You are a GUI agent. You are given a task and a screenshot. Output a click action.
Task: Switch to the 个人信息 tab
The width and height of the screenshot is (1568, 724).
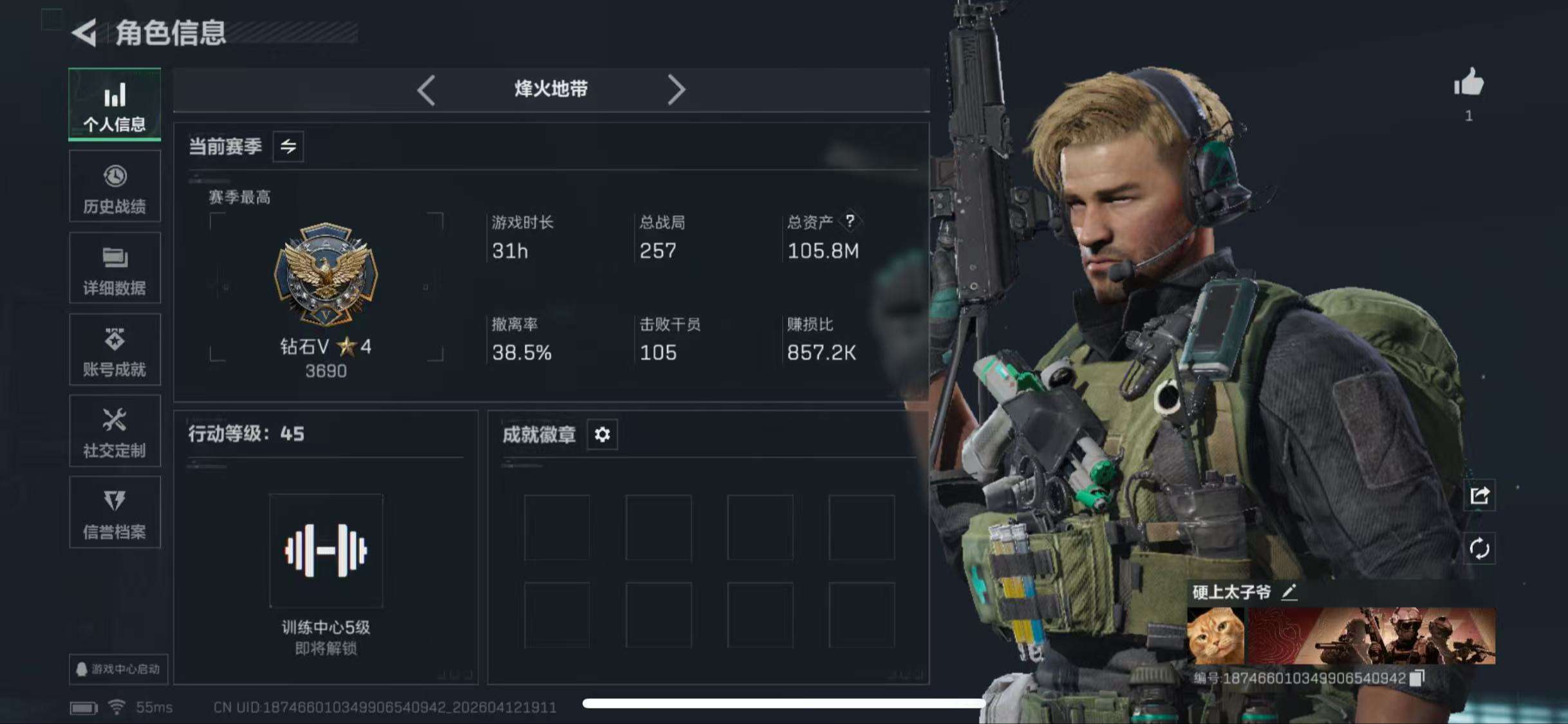(115, 104)
